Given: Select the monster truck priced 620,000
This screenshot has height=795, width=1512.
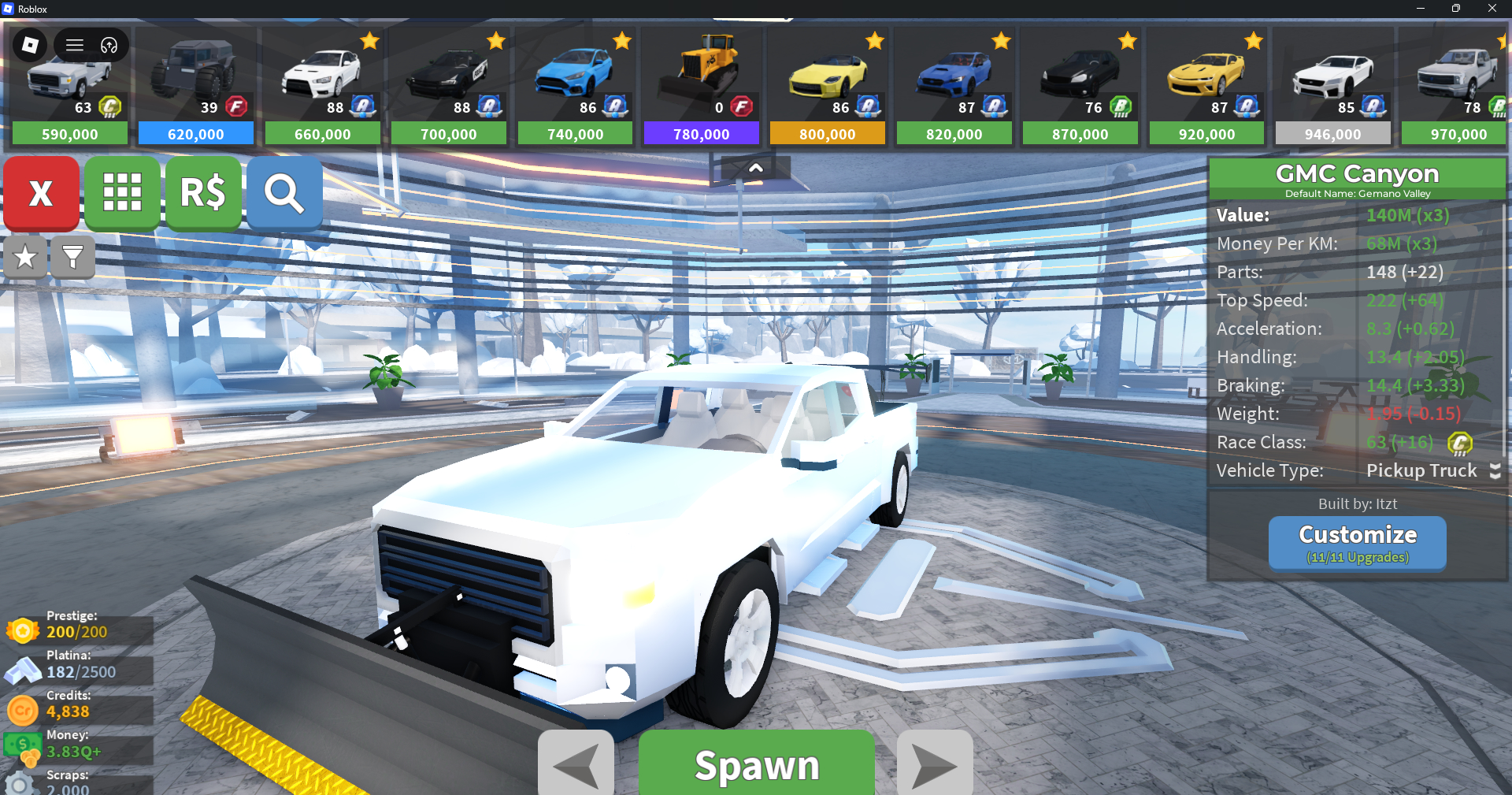Looking at the screenshot, I should pyautogui.click(x=195, y=87).
